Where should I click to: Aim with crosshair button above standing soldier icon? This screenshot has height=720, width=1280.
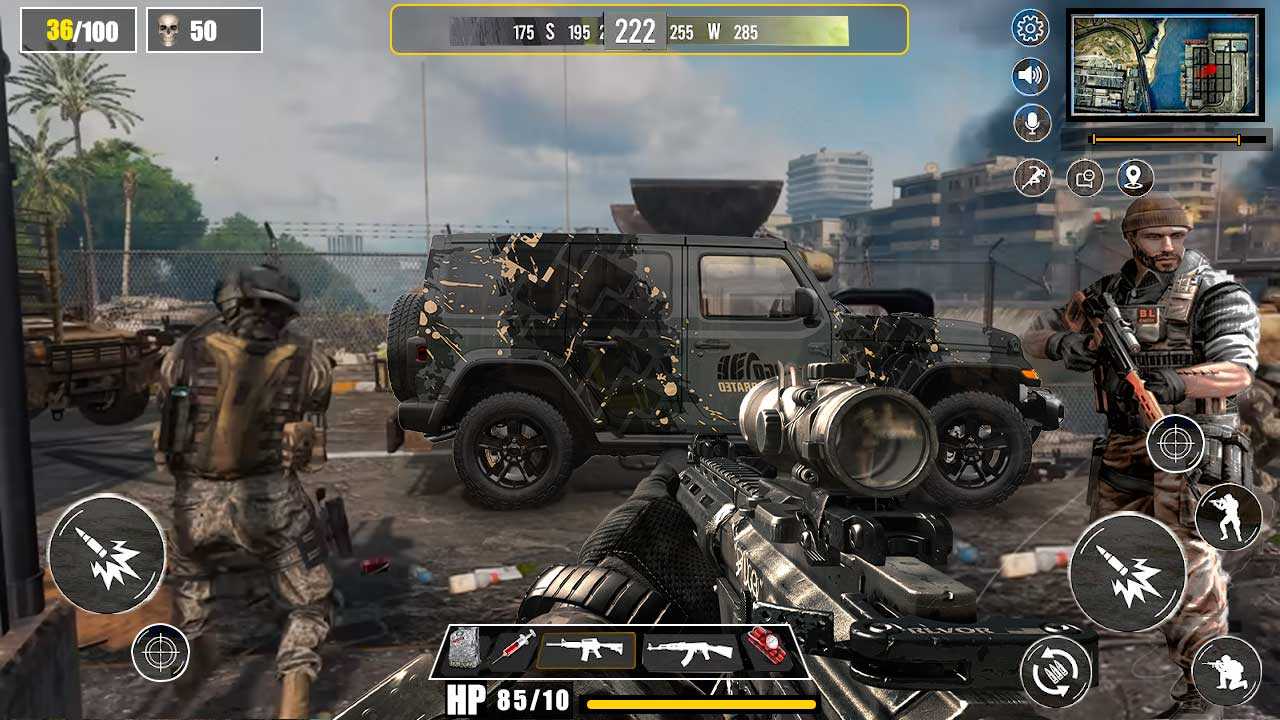click(x=1175, y=442)
